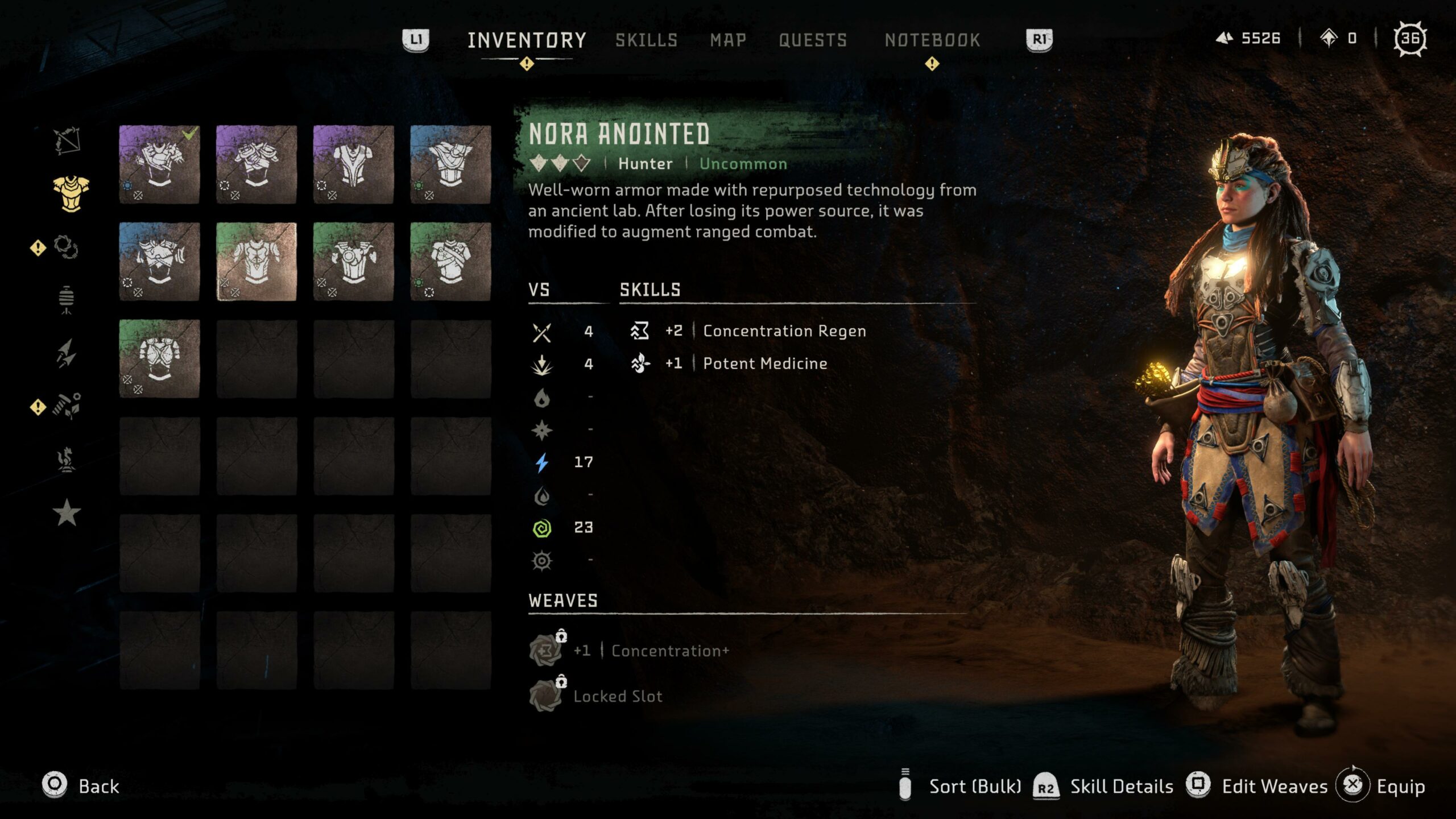This screenshot has width=1456, height=819.
Task: Open the Notebook tab
Action: [x=932, y=40]
